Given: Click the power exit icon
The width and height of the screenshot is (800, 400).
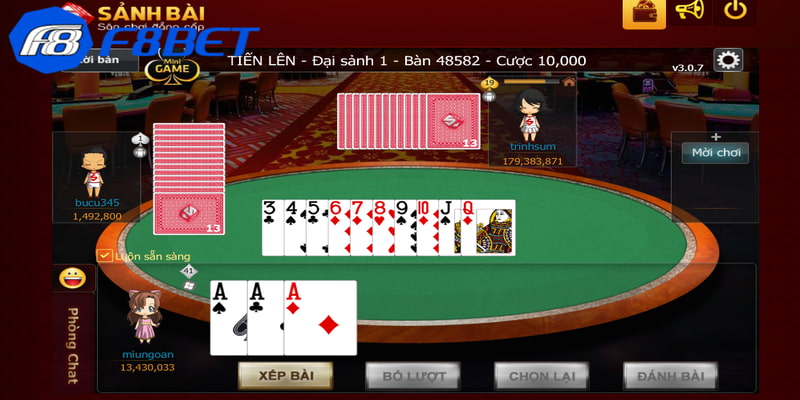Looking at the screenshot, I should pyautogui.click(x=736, y=11).
